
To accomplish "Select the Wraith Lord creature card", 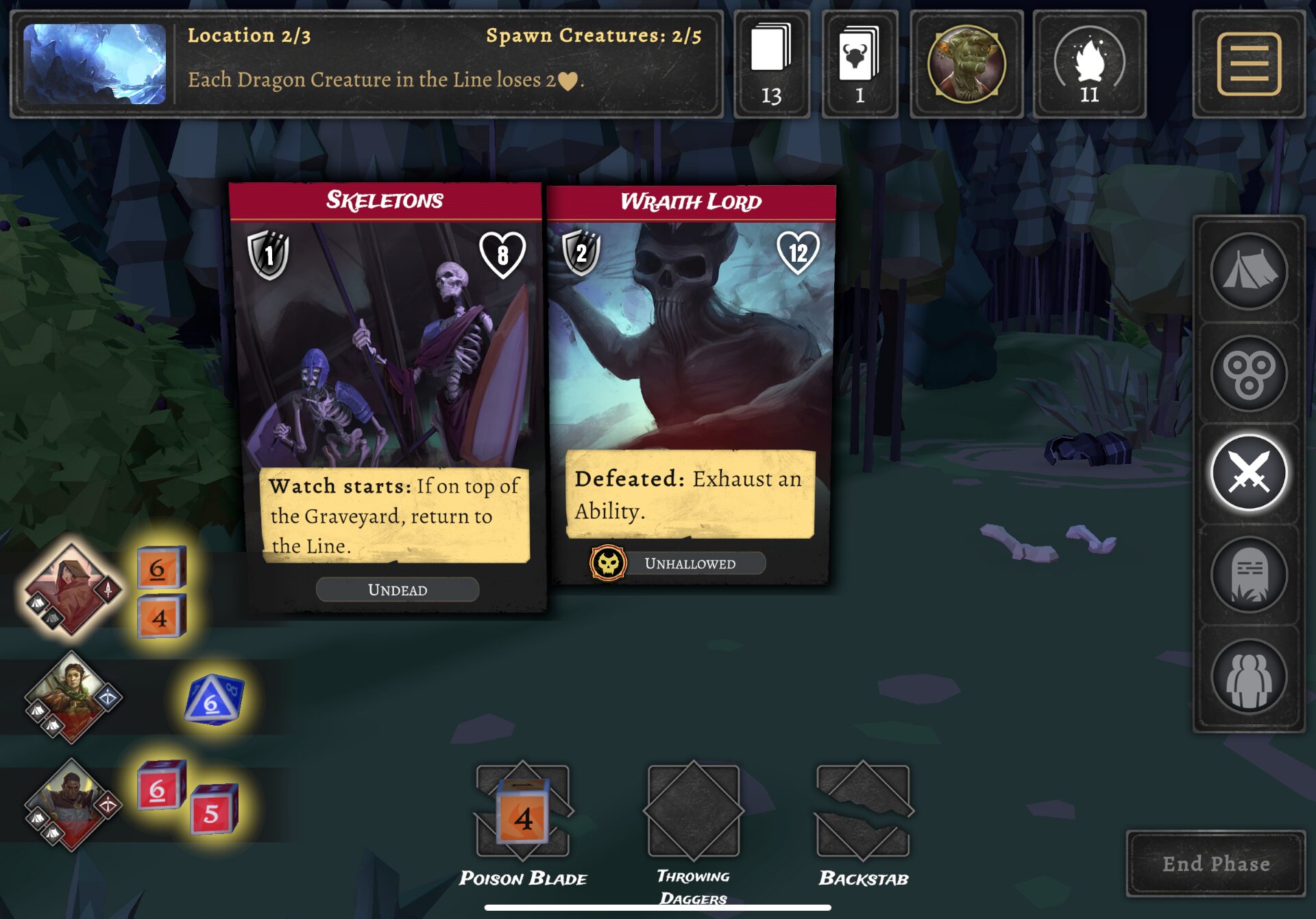I will click(691, 384).
